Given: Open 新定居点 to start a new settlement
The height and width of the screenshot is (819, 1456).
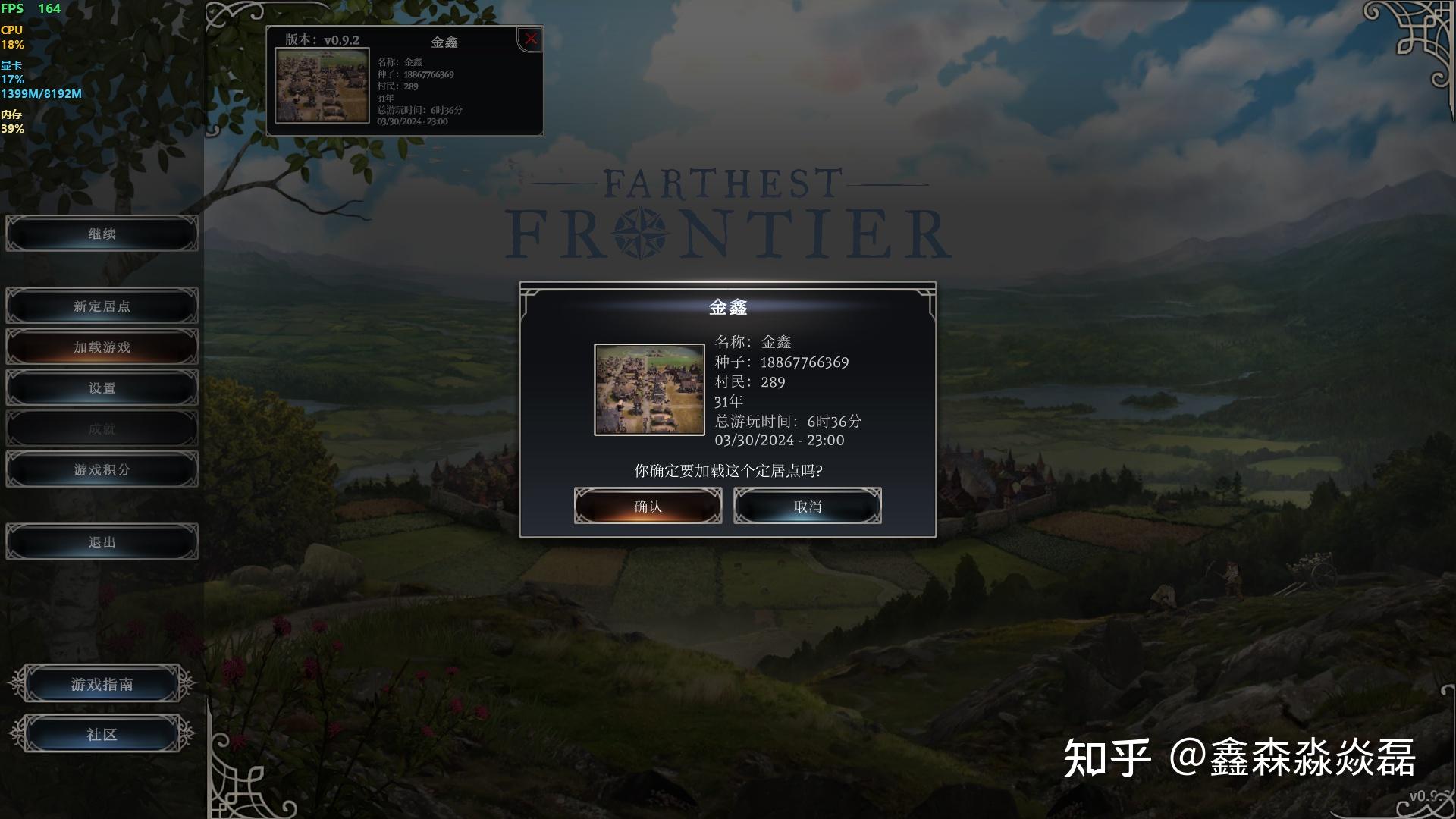Looking at the screenshot, I should 102,306.
